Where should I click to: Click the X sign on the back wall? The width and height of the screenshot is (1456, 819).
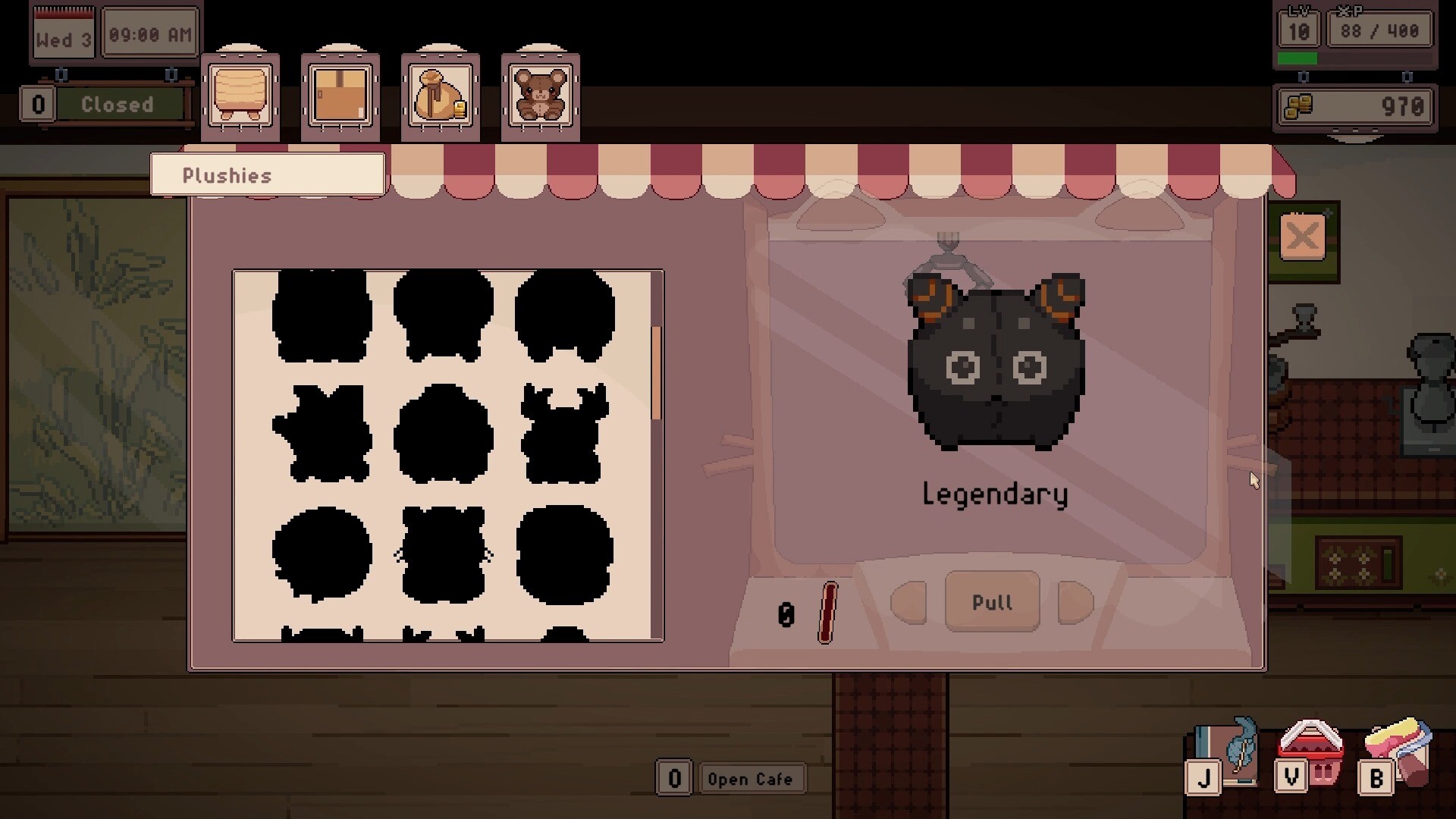[x=1302, y=237]
